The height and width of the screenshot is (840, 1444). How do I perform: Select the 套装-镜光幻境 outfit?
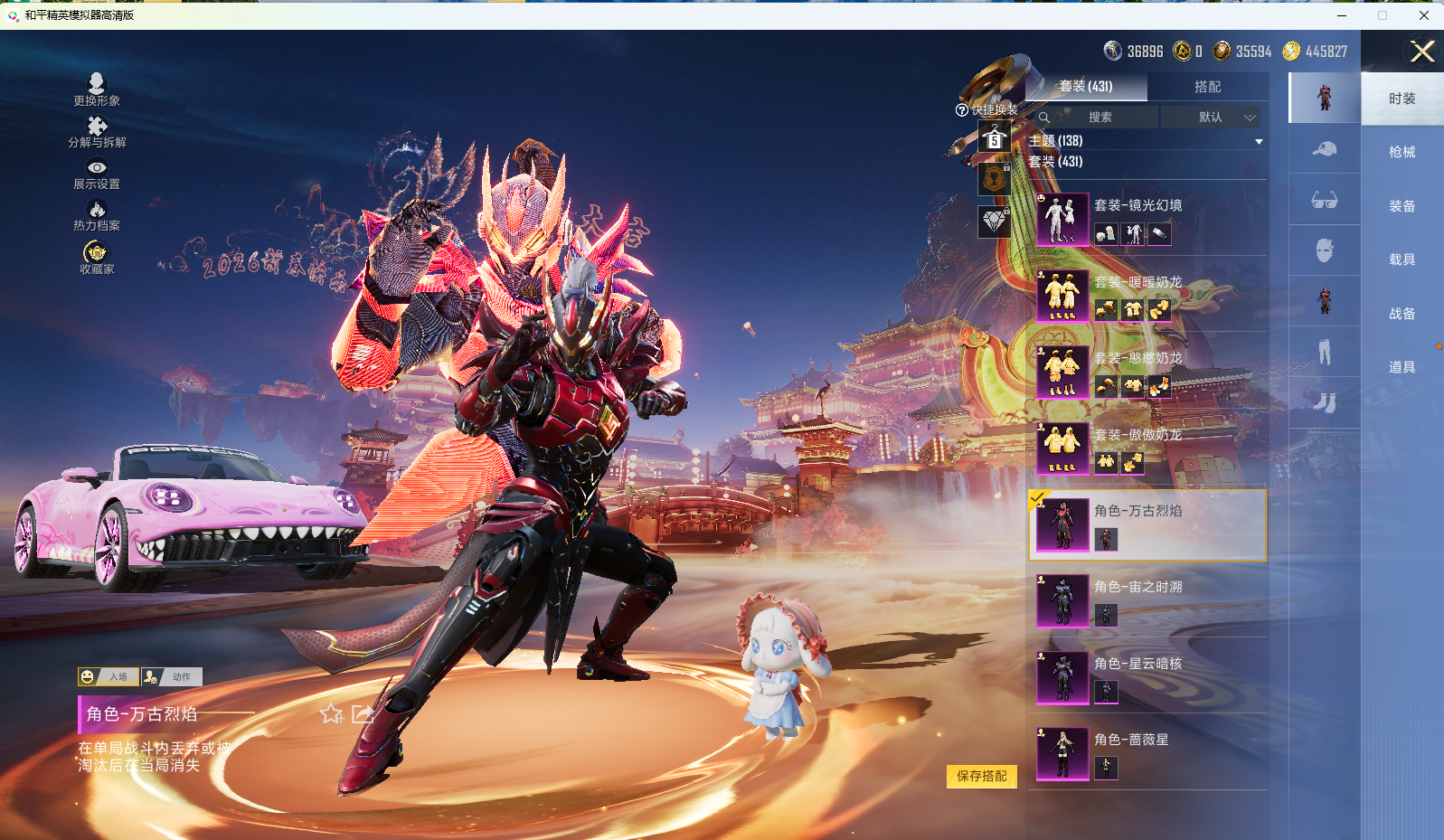click(x=1148, y=220)
